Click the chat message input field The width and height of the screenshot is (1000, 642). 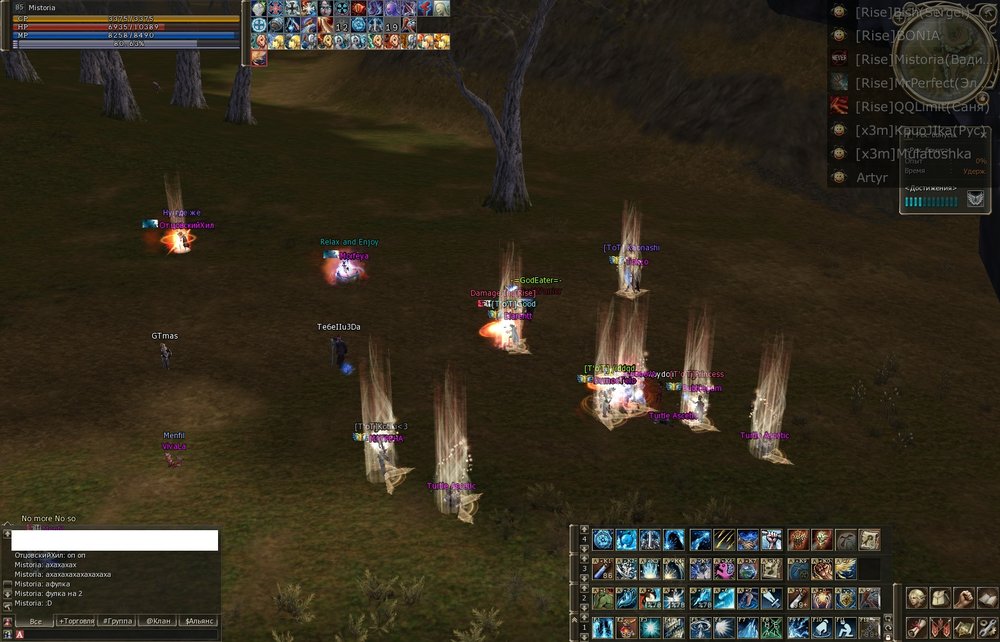tap(114, 540)
